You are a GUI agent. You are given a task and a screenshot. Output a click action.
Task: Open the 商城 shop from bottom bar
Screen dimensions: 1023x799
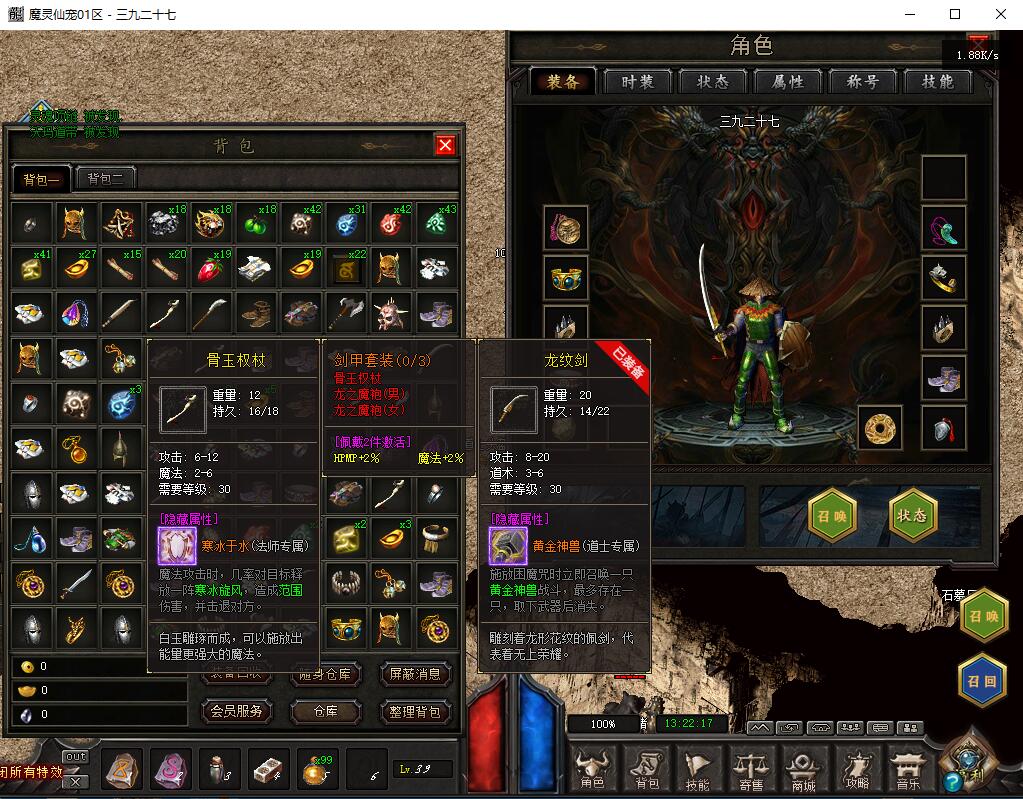click(x=804, y=767)
